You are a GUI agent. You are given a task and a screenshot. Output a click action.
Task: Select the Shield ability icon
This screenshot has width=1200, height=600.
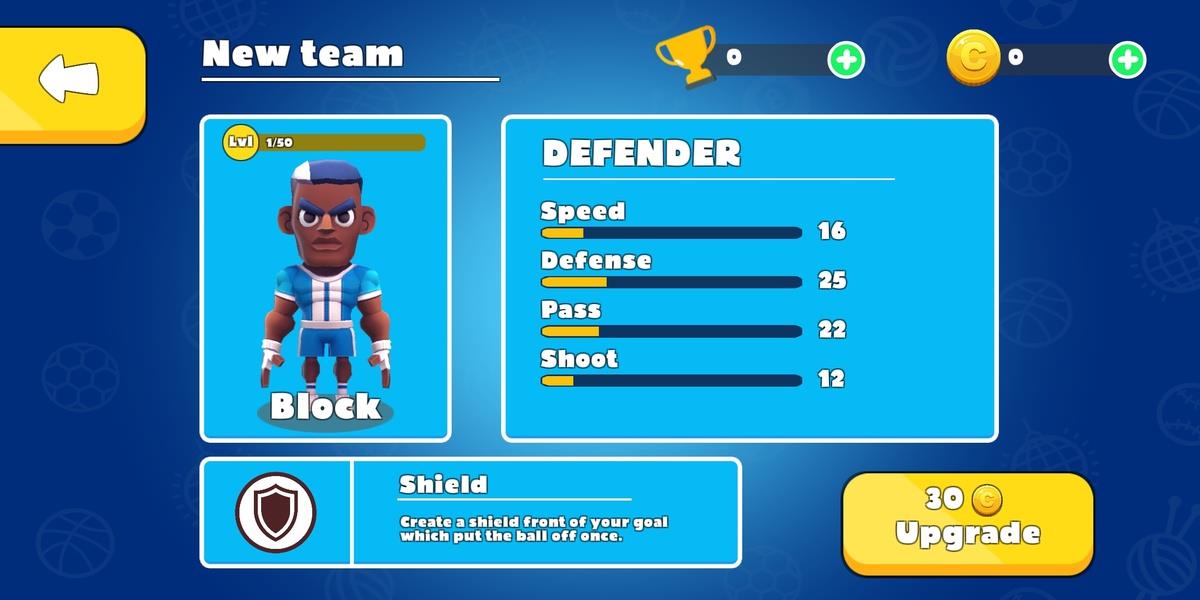point(276,512)
